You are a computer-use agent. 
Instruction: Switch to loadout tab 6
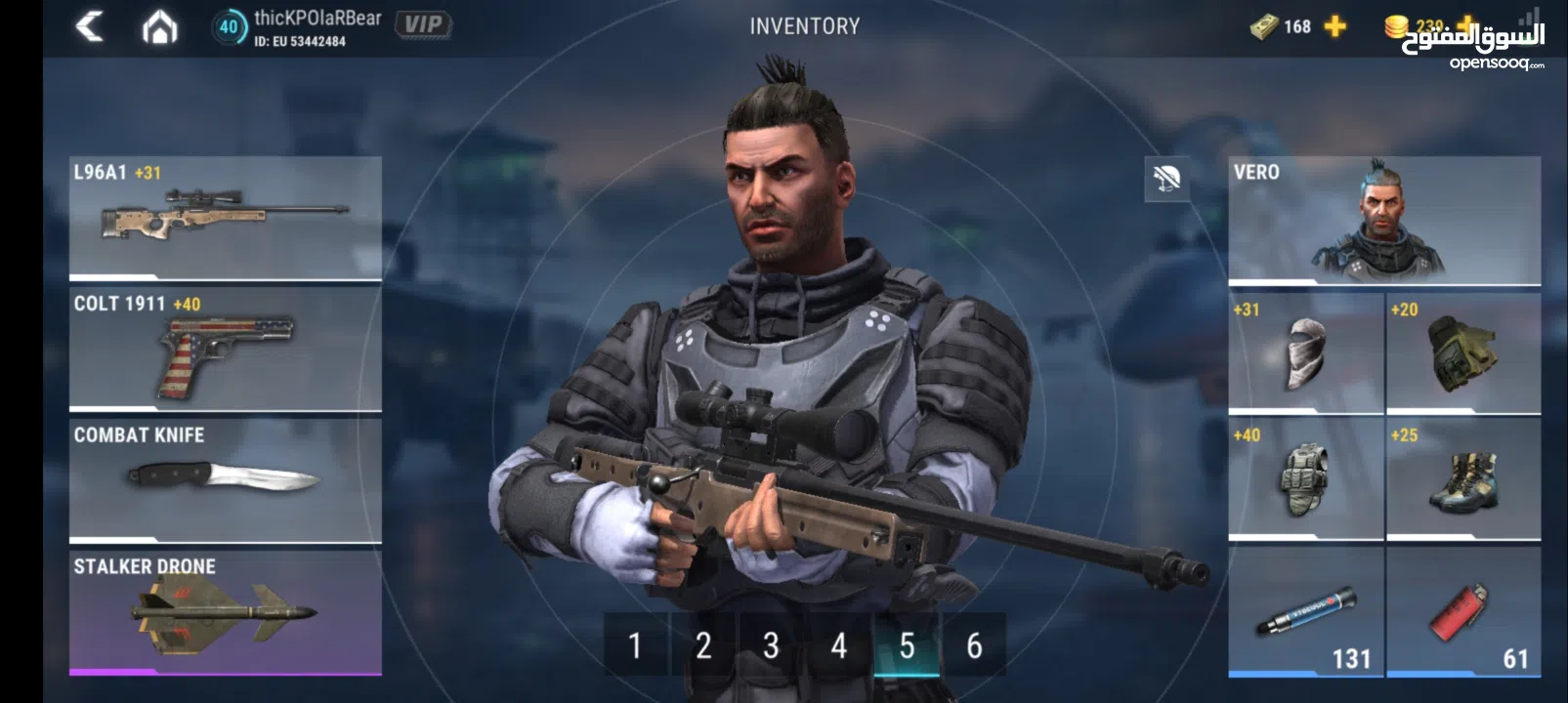[x=972, y=644]
